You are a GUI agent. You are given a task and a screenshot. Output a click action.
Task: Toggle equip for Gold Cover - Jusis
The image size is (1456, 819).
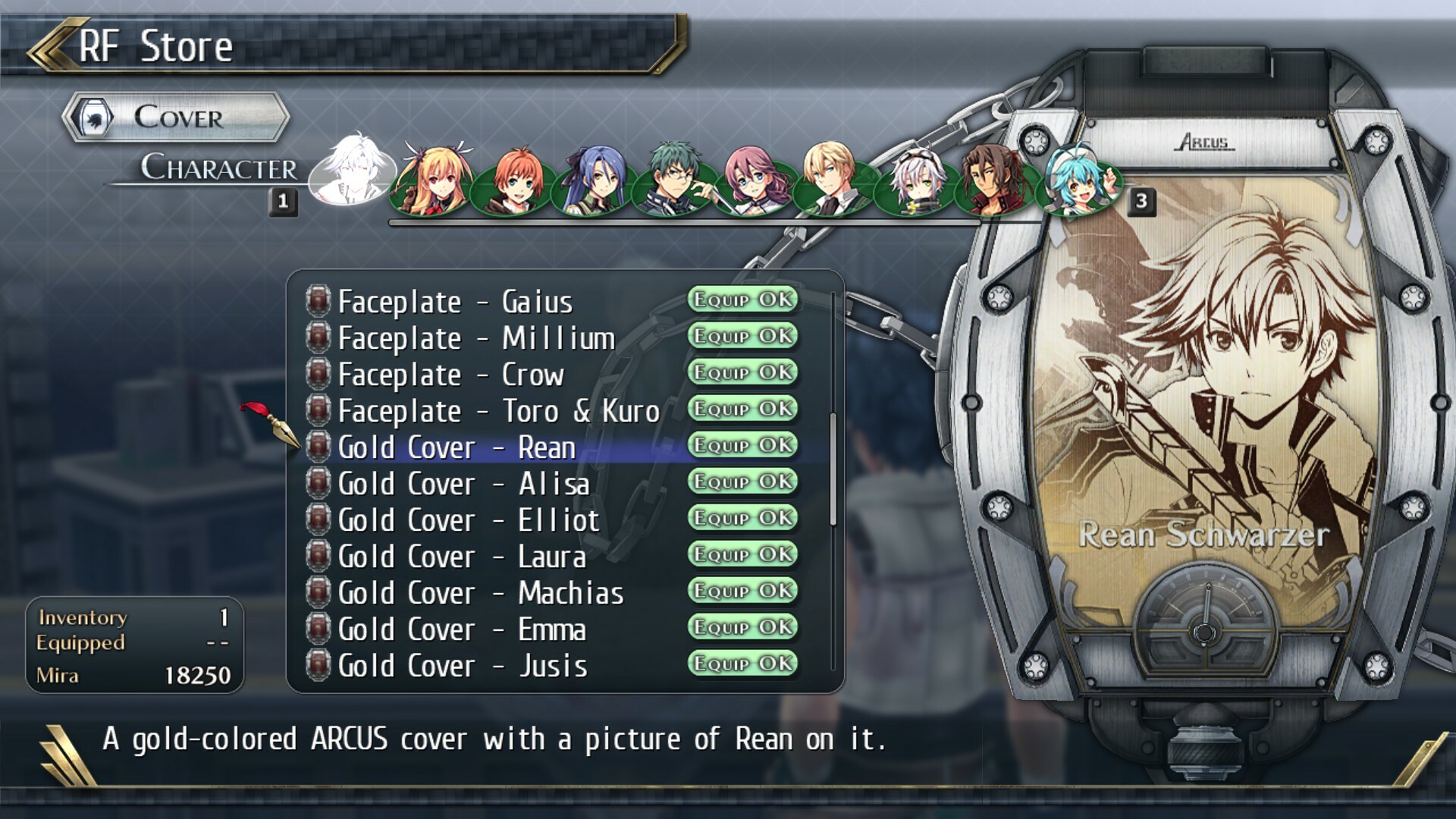(x=742, y=665)
